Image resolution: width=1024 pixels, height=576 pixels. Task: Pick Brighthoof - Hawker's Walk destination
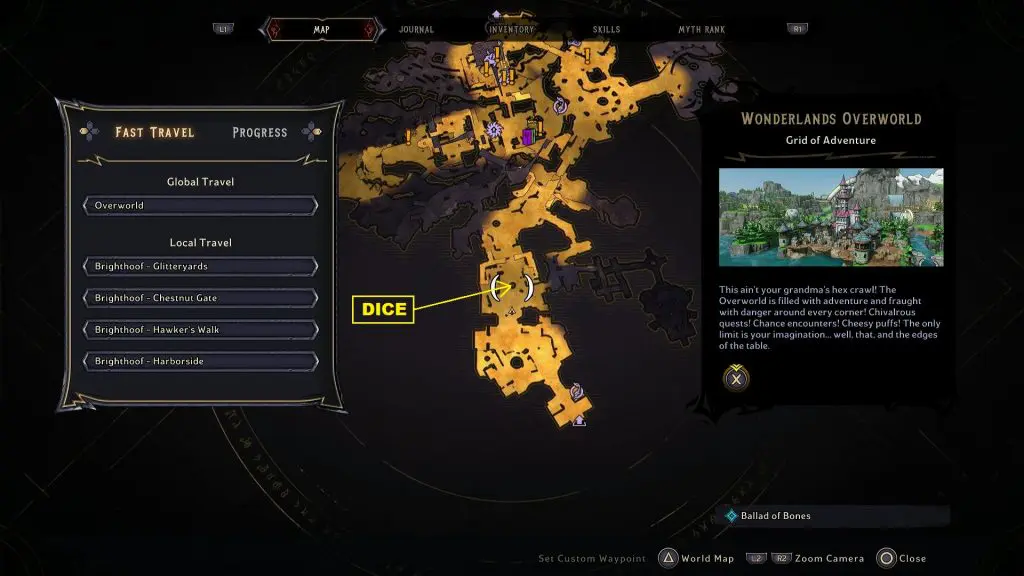tap(201, 330)
